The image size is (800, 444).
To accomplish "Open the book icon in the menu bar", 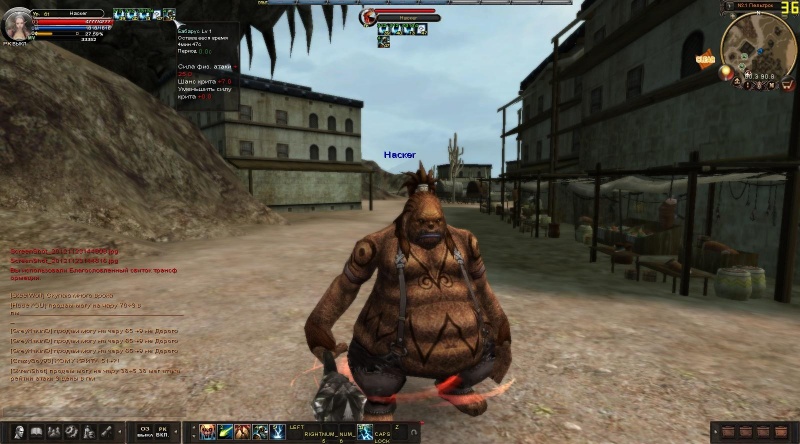I will [x=35, y=432].
